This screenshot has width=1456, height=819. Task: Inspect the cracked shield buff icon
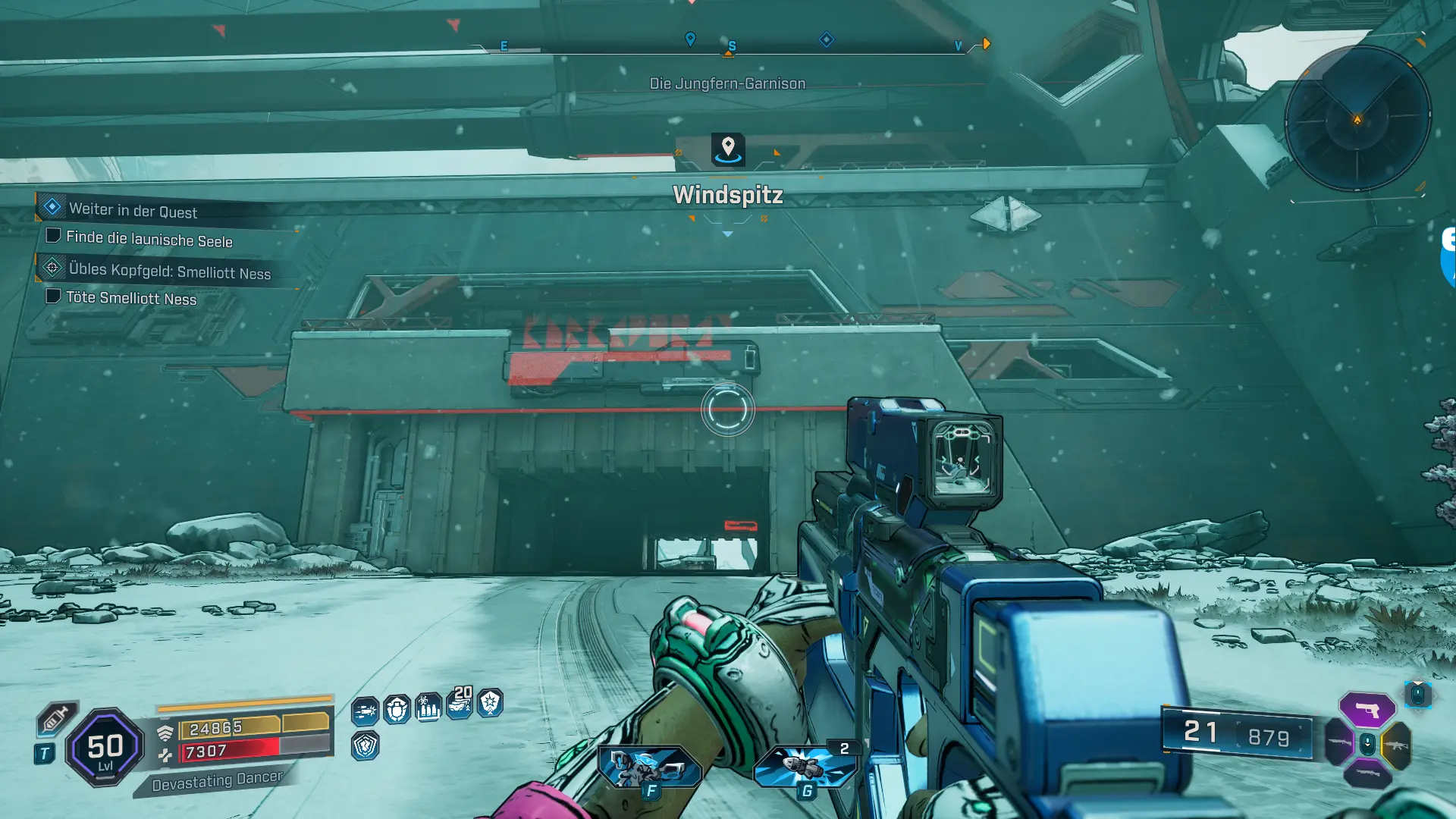coord(365,746)
